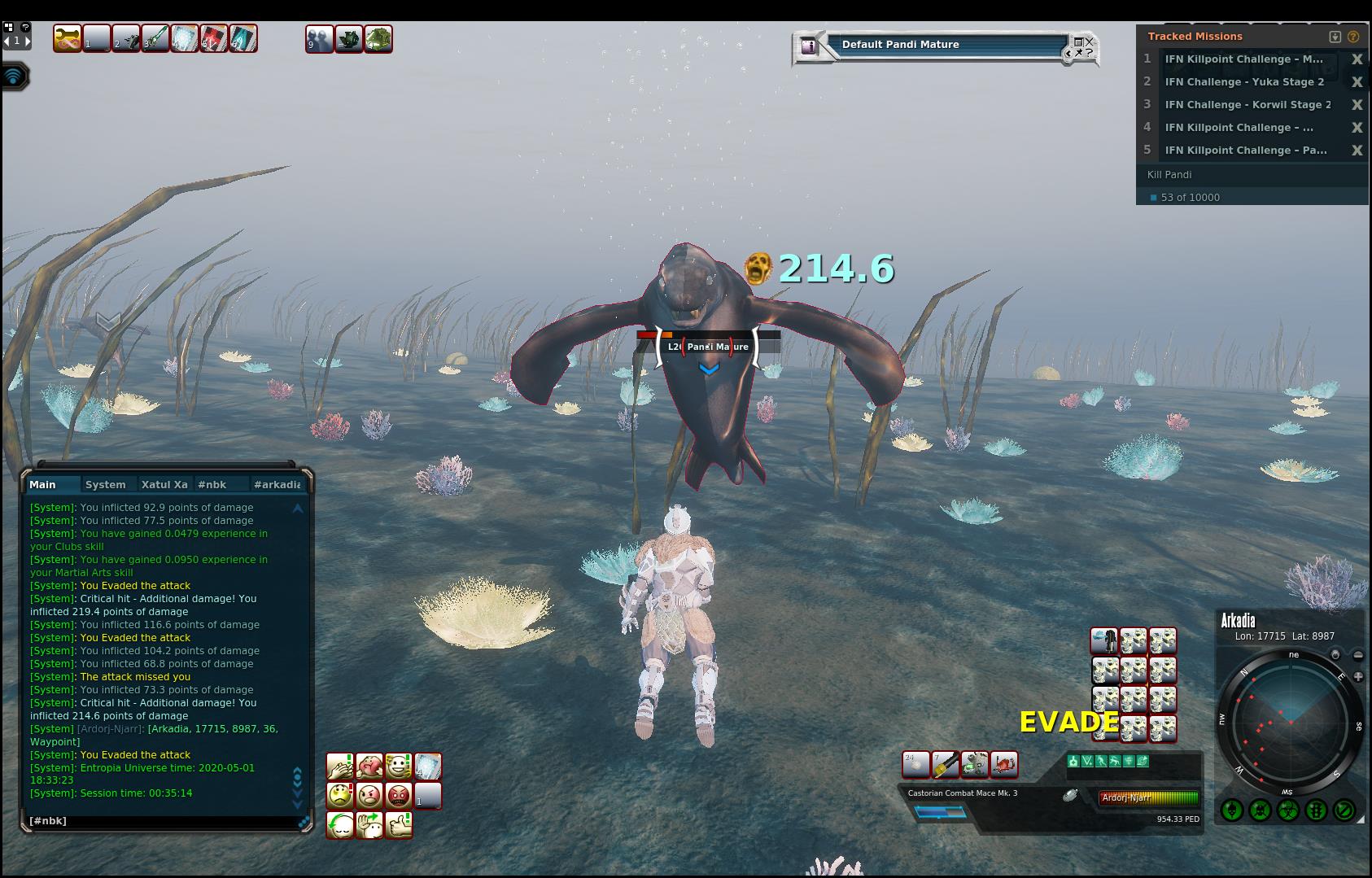This screenshot has width=1372, height=878.
Task: Switch to the System chat tab
Action: coord(106,484)
